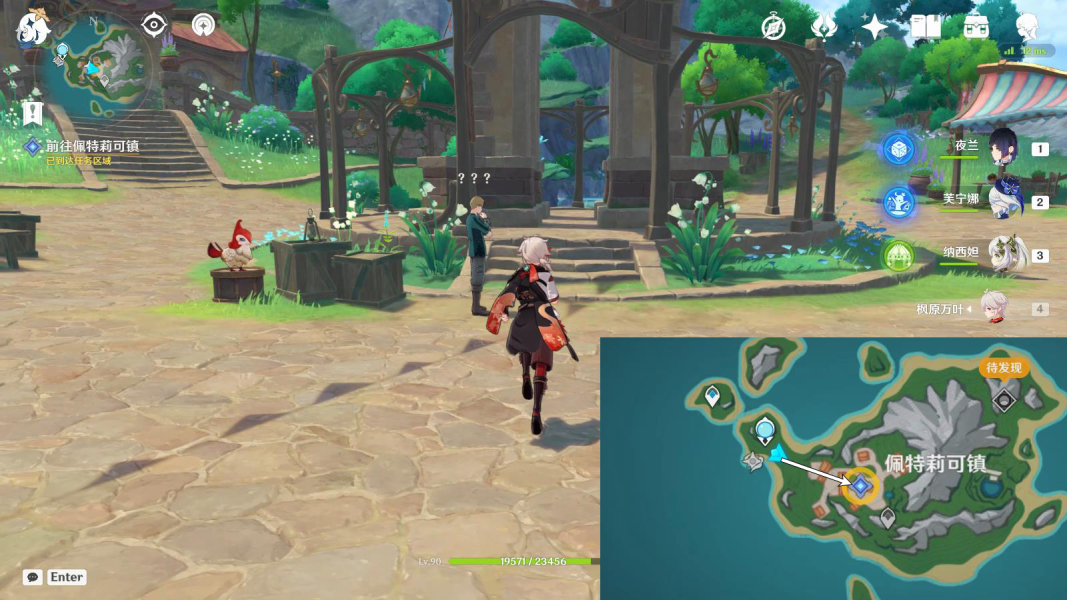Open the quest journal bookmark icon
The image size is (1067, 600).
(33, 113)
